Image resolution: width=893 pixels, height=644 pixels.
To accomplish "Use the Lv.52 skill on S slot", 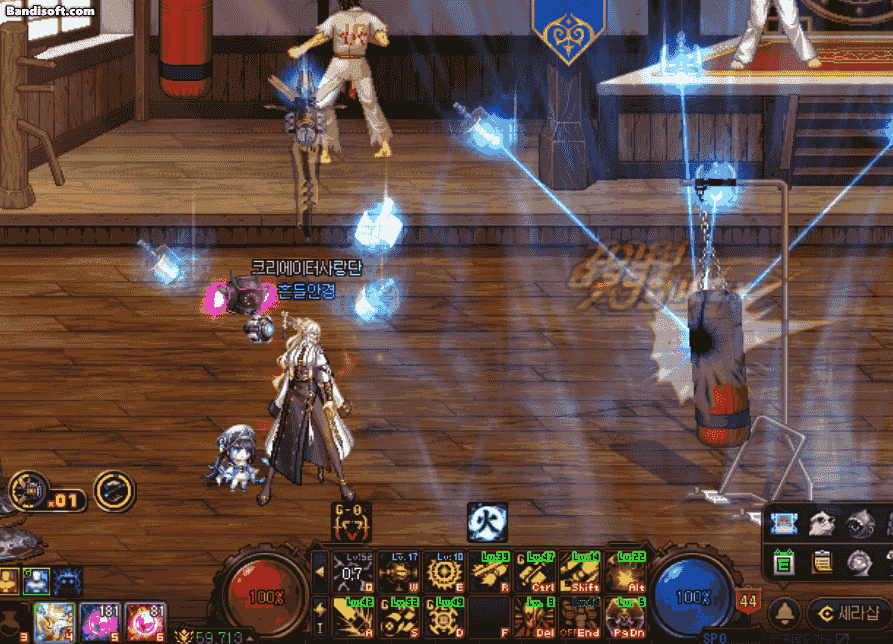I will (x=399, y=617).
